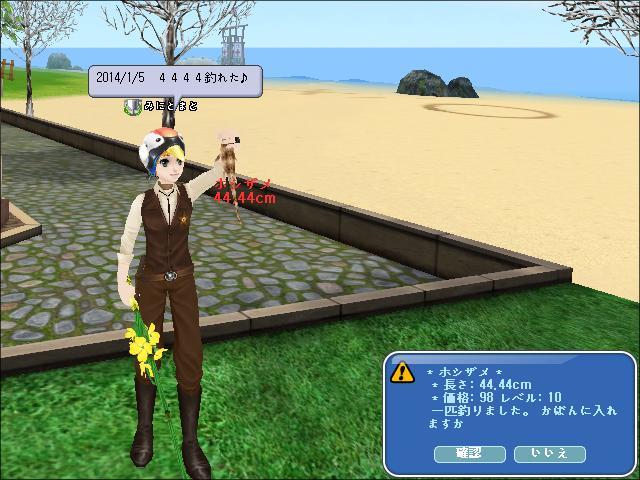The width and height of the screenshot is (640, 480).
Task: Confirm keeping the fish with 確認
Action: click(469, 453)
